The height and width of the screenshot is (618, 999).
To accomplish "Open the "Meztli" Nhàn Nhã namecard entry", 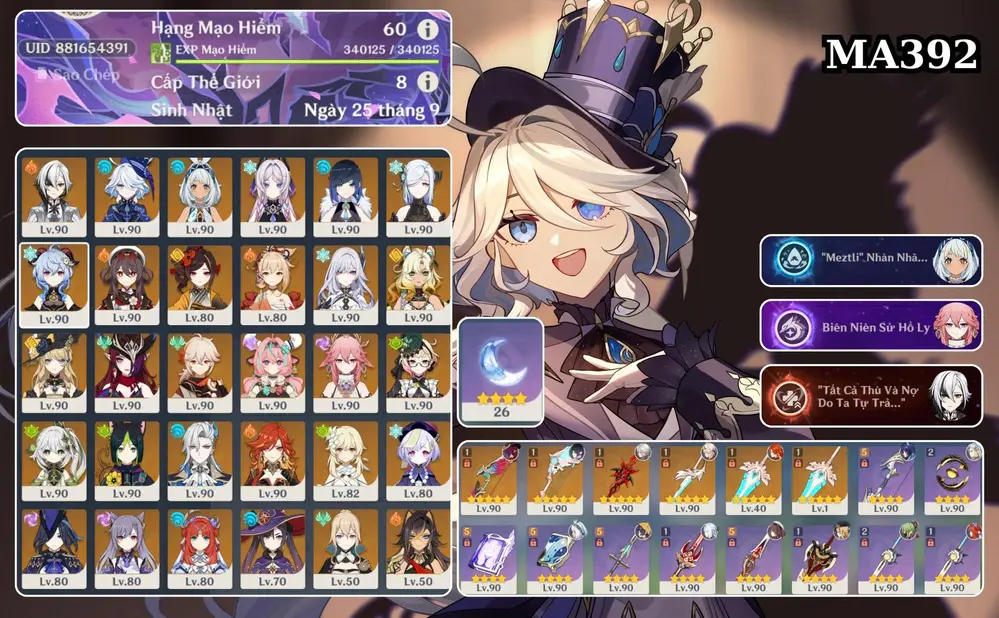I will [x=870, y=261].
